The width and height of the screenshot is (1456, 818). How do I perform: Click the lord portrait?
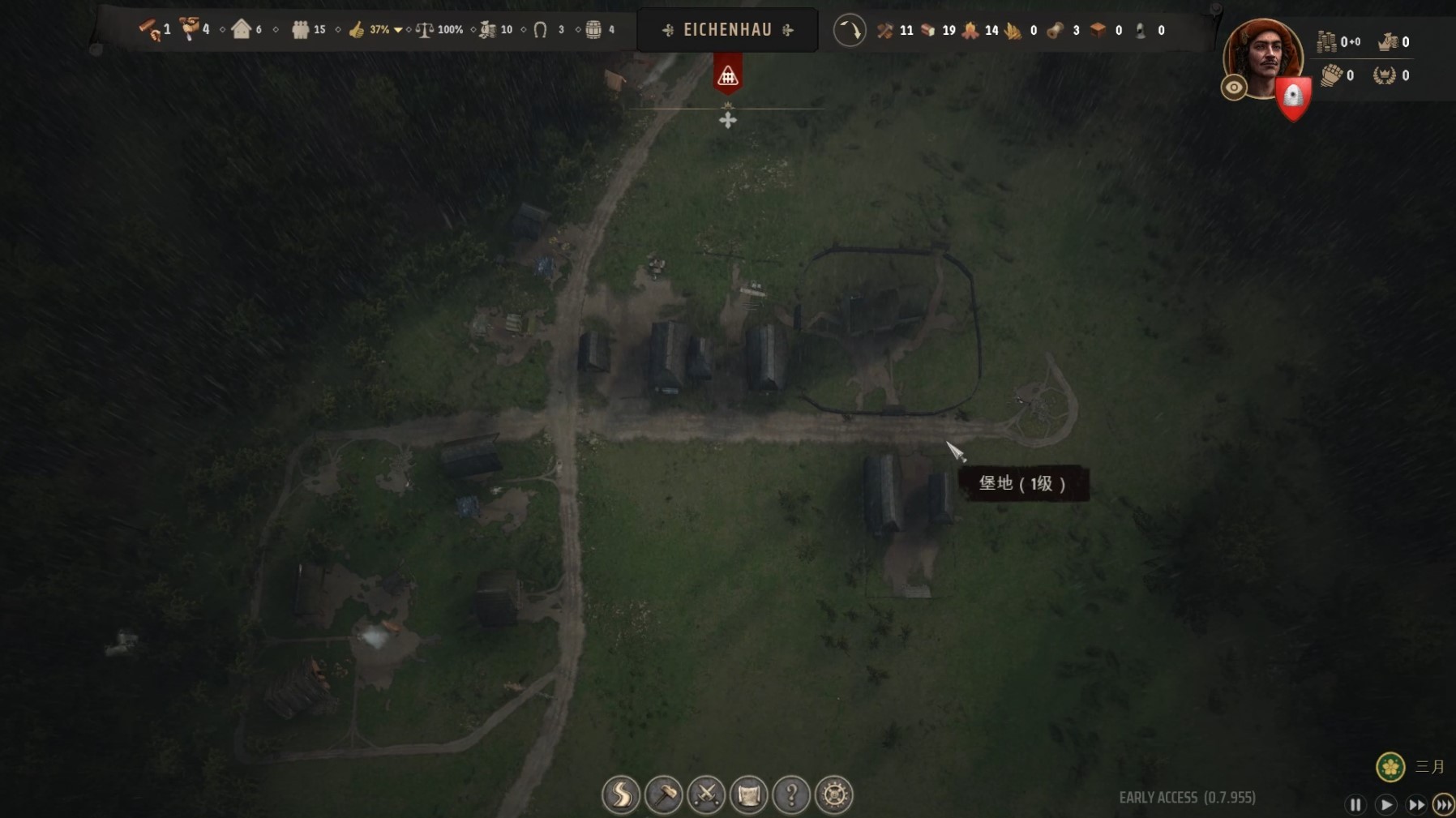(x=1262, y=55)
